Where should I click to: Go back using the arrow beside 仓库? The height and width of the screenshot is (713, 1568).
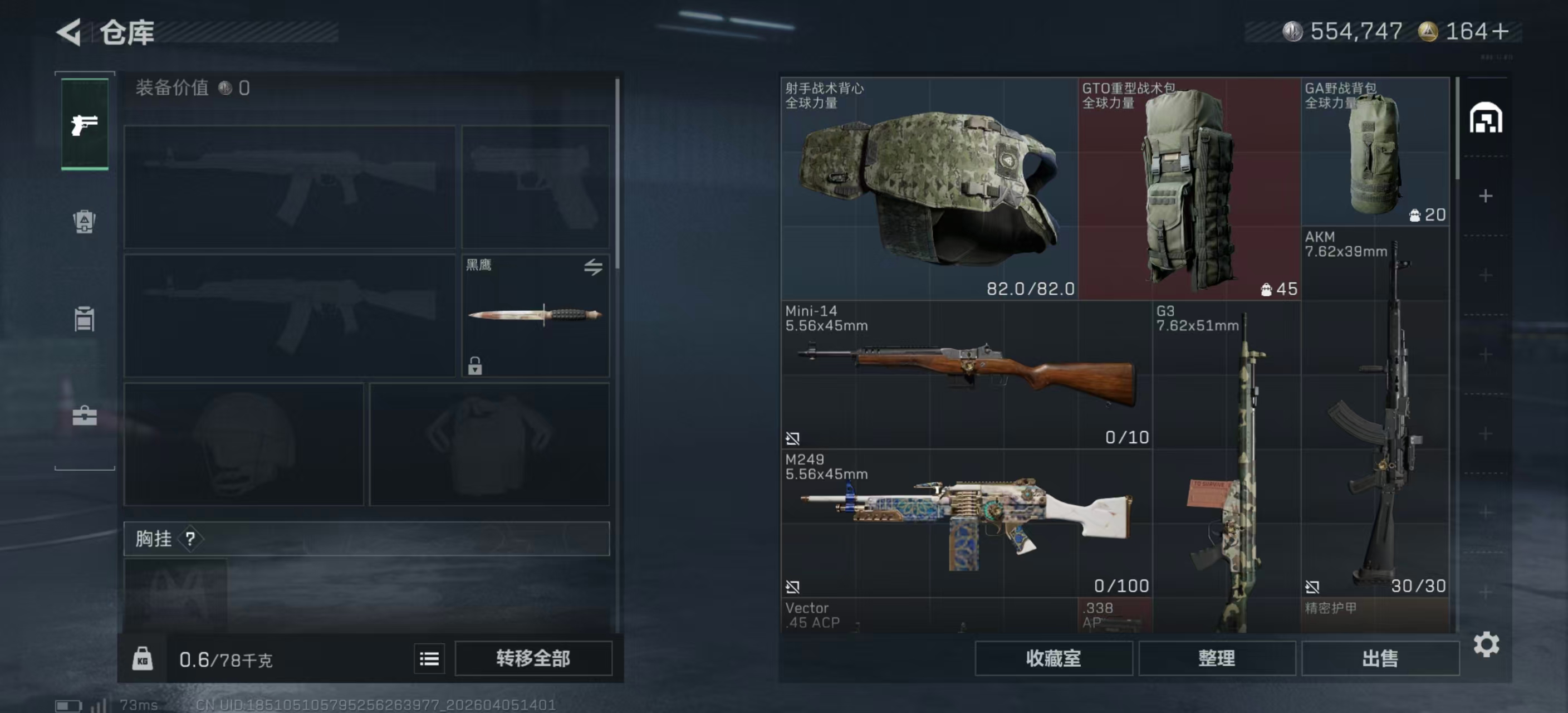point(69,32)
